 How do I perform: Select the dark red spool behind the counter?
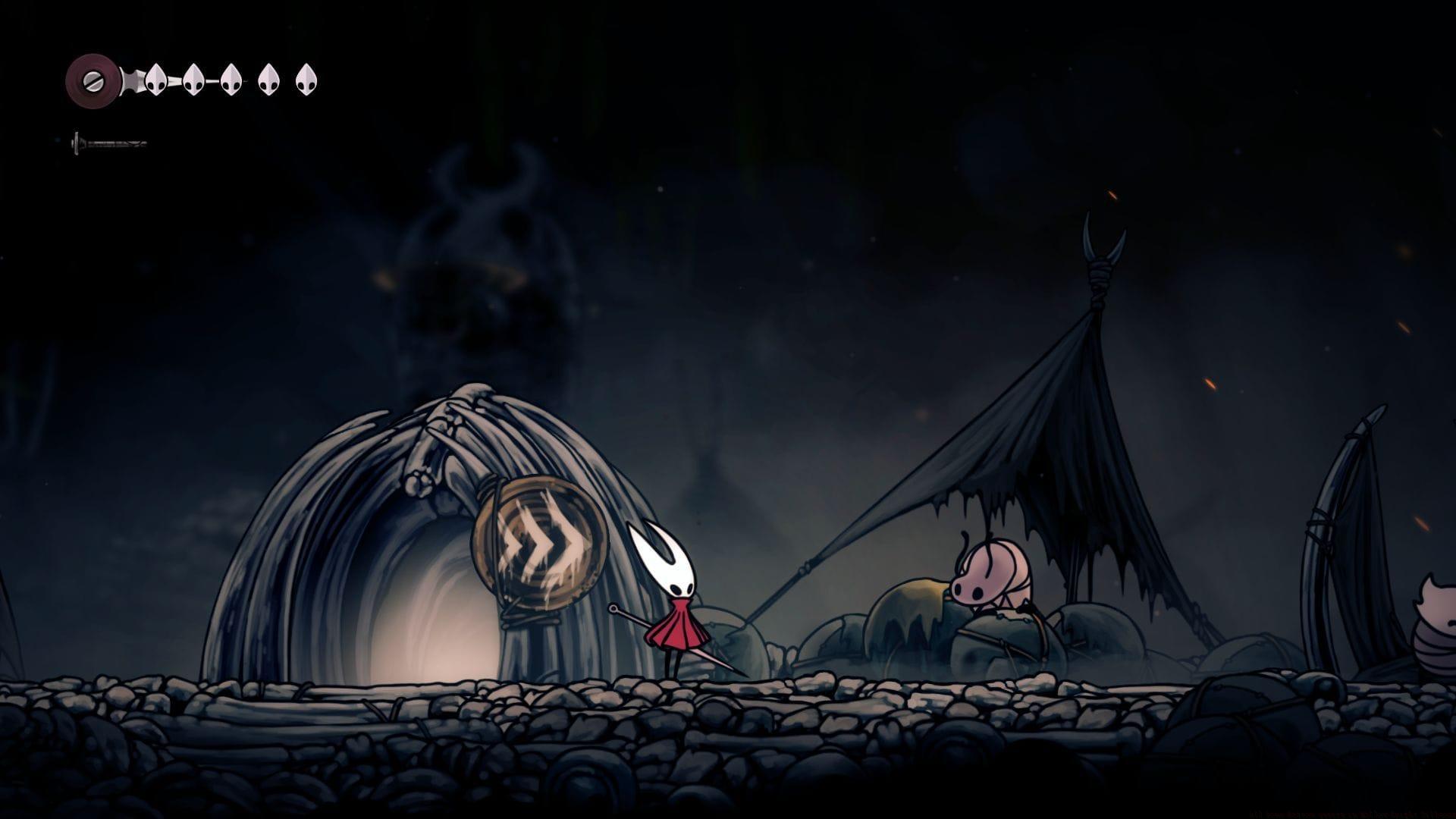click(91, 79)
